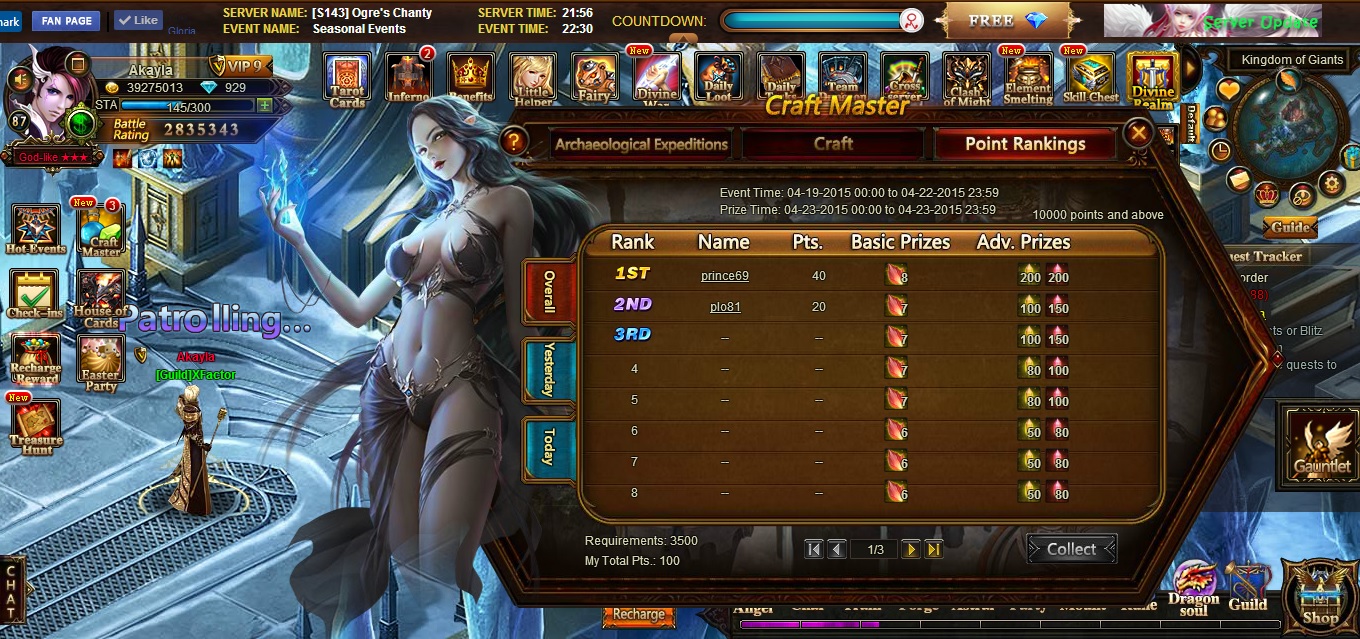1360x639 pixels.
Task: Jump to the last rankings page
Action: [x=934, y=549]
